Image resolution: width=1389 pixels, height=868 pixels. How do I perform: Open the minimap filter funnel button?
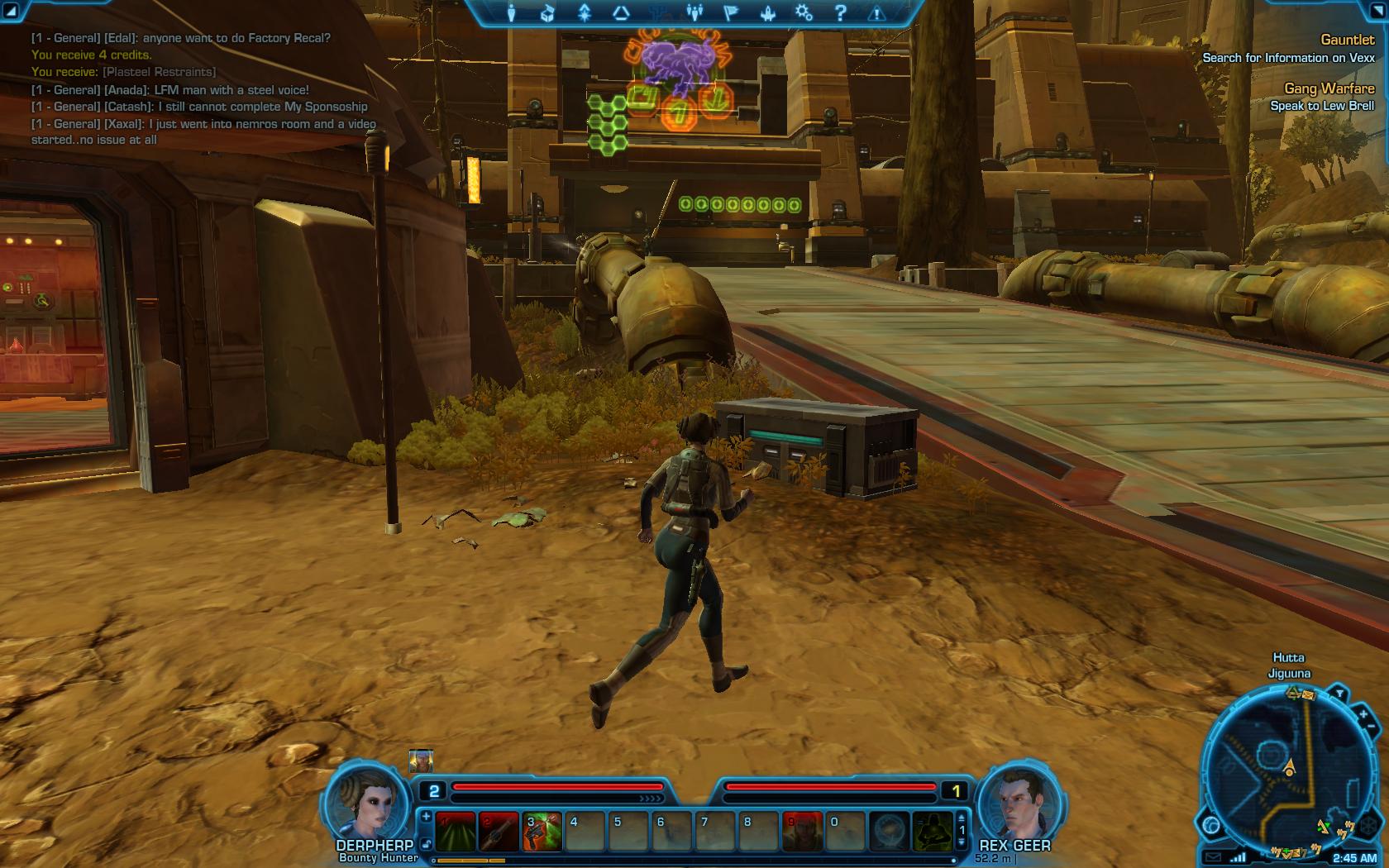click(x=1340, y=693)
